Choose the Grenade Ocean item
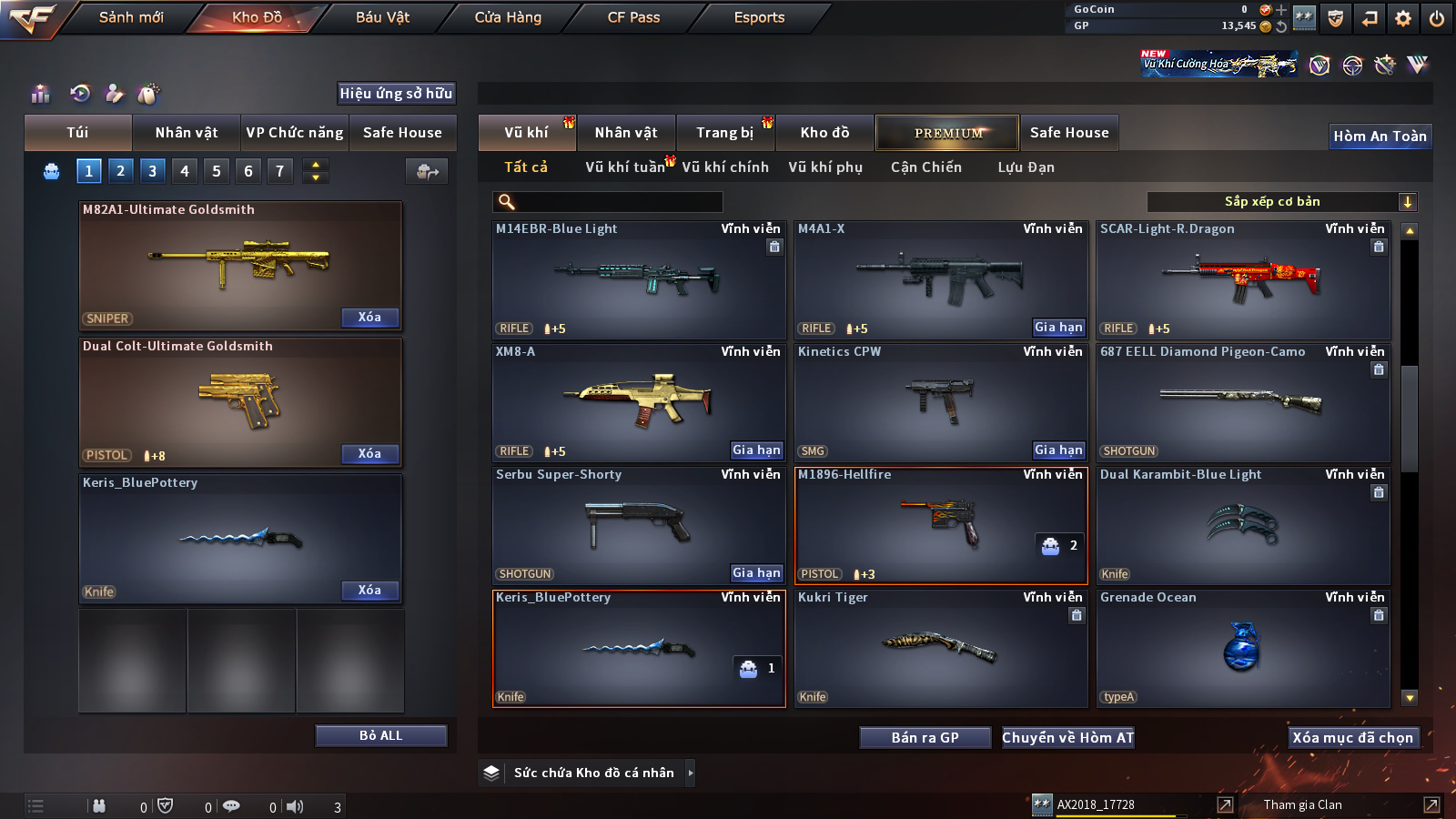 pos(1243,648)
